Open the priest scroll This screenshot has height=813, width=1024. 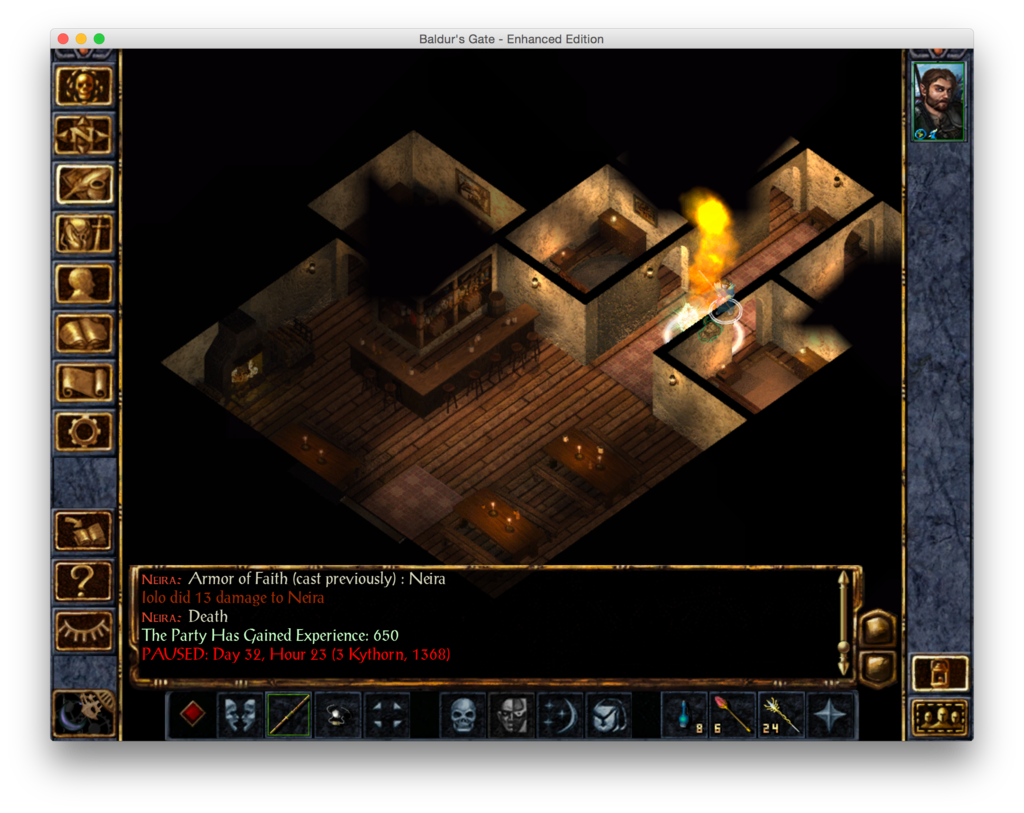84,381
